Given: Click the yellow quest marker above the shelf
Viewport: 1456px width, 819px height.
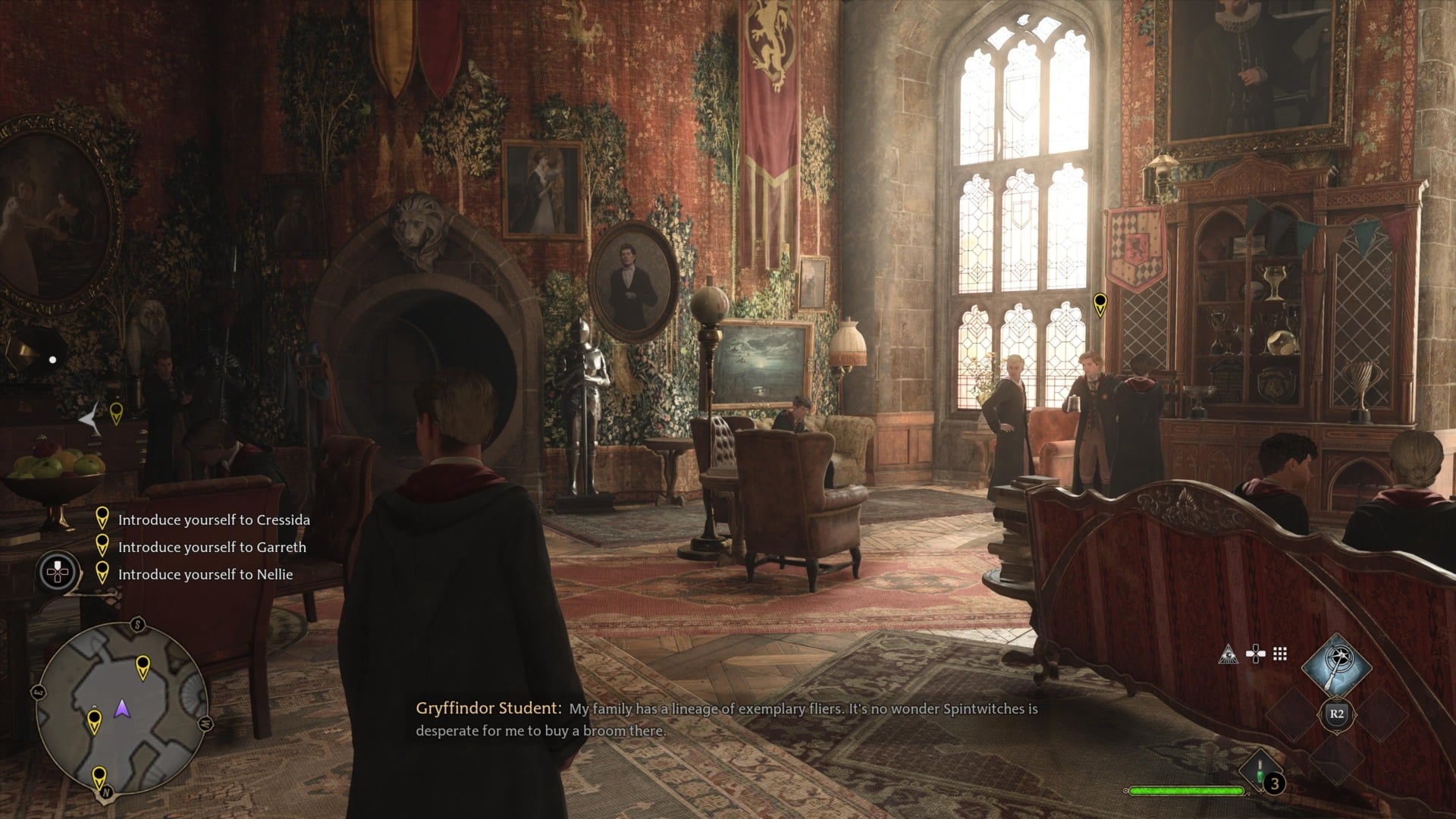Looking at the screenshot, I should coord(1100,302).
